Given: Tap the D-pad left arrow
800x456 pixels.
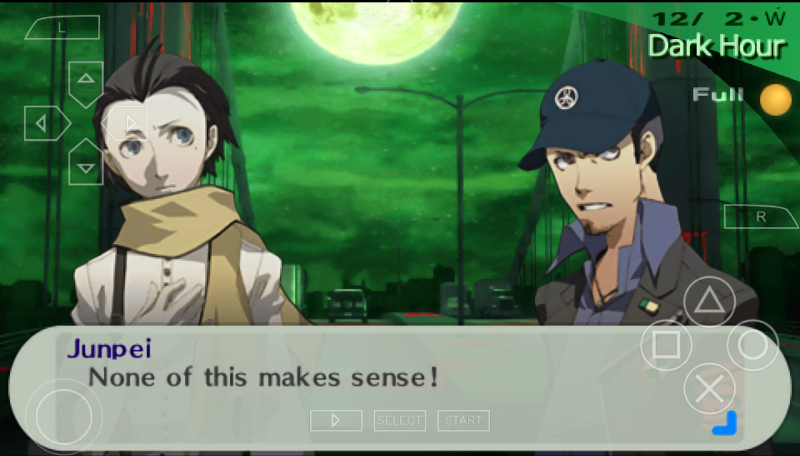Looking at the screenshot, I should (44, 123).
